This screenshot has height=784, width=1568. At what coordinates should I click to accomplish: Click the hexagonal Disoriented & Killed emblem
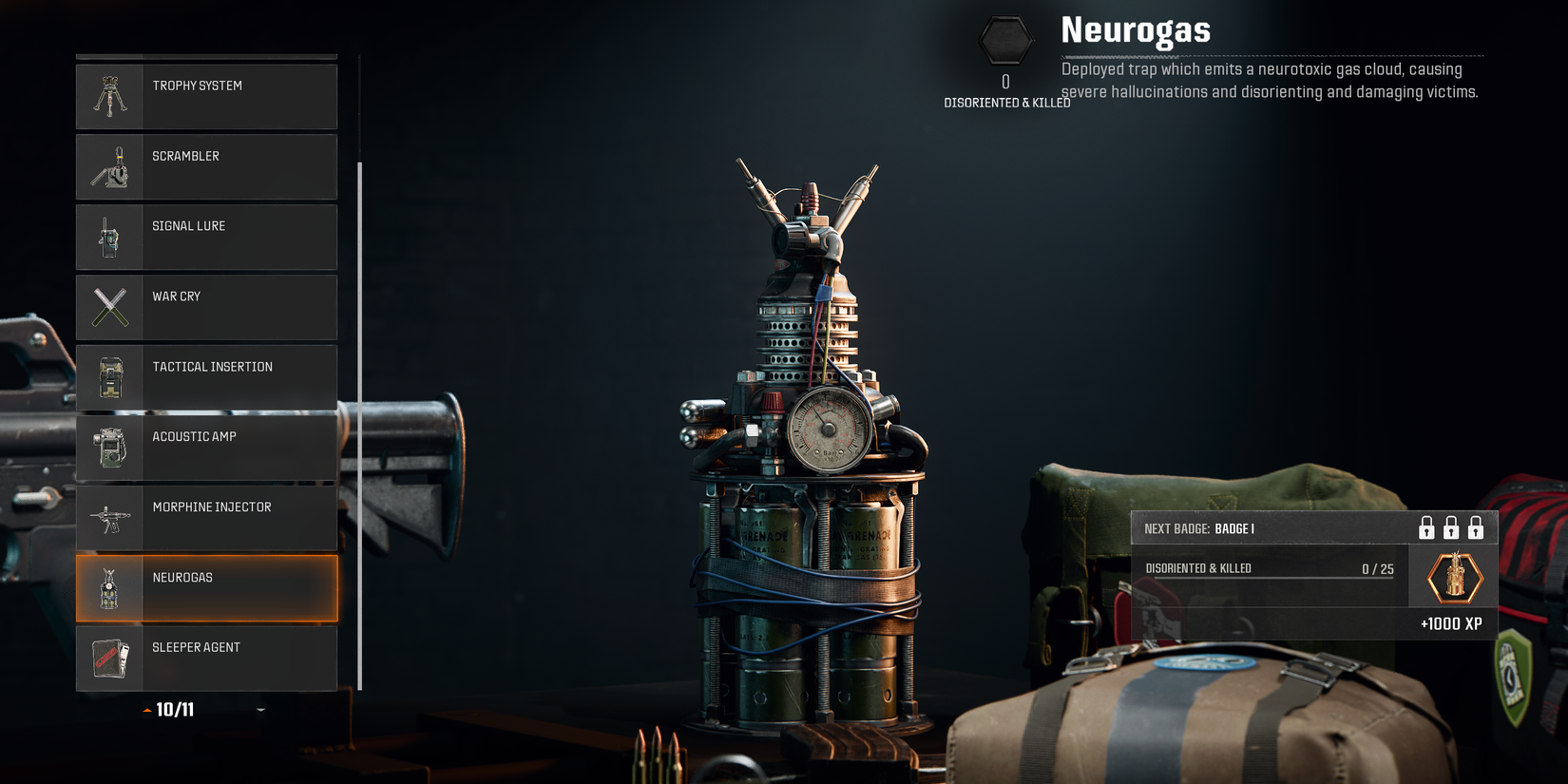(x=1004, y=40)
